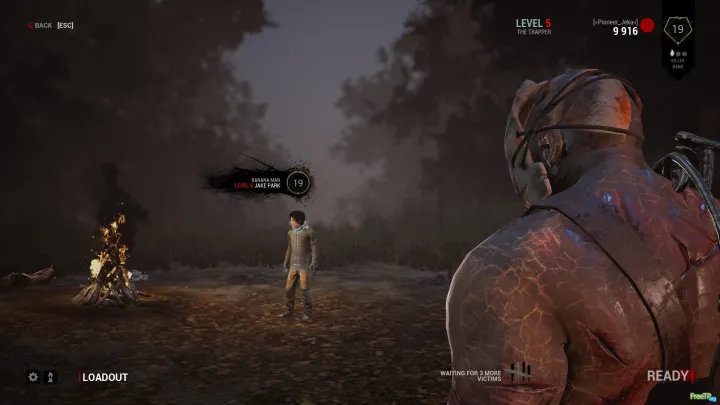The height and width of the screenshot is (405, 720).
Task: Click the Ready button
Action: pyautogui.click(x=668, y=376)
